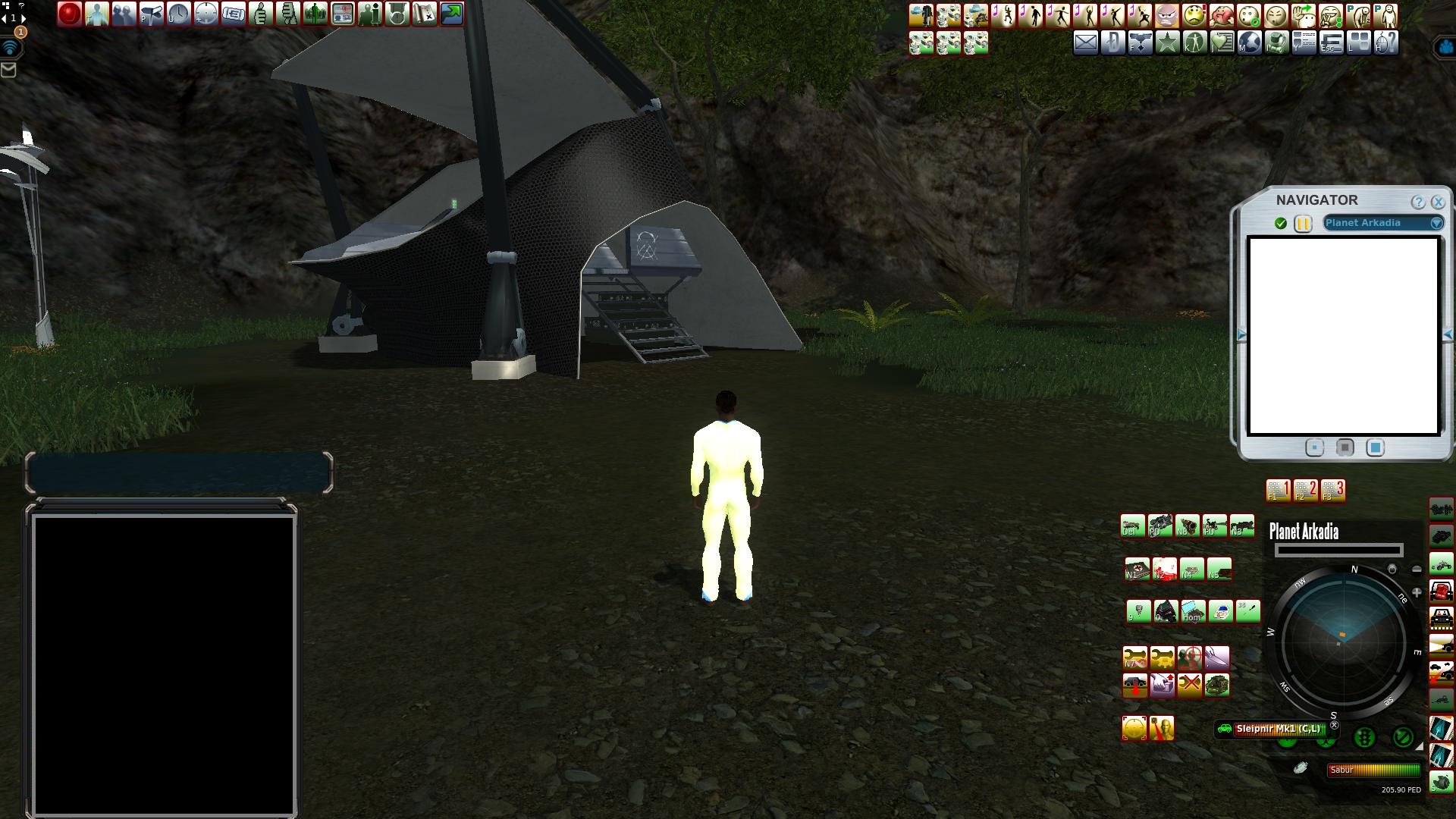Screen dimensions: 1456x819
Task: Zoom in the radar with plus button
Action: 1416,592
